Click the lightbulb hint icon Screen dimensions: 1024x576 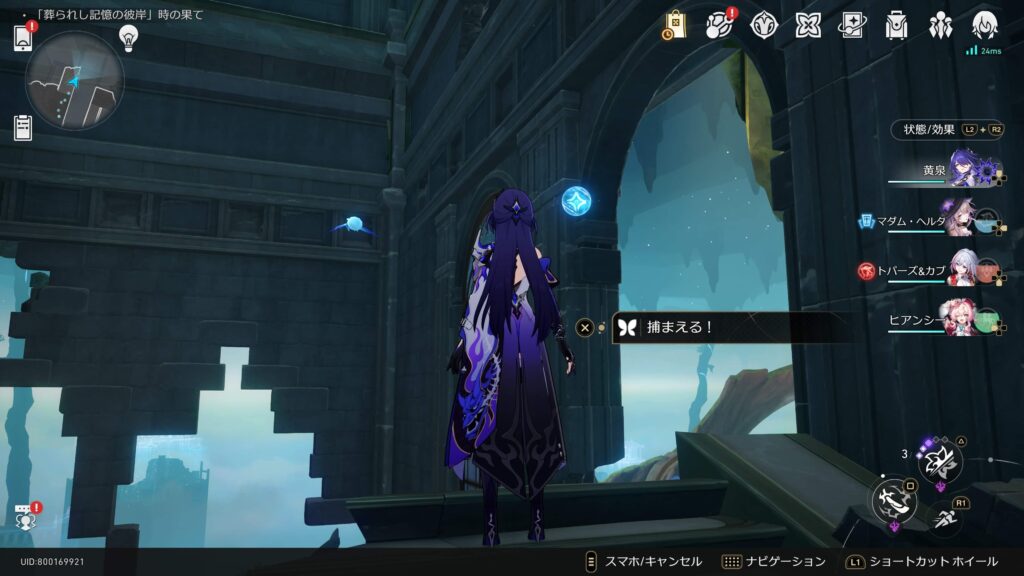point(128,37)
